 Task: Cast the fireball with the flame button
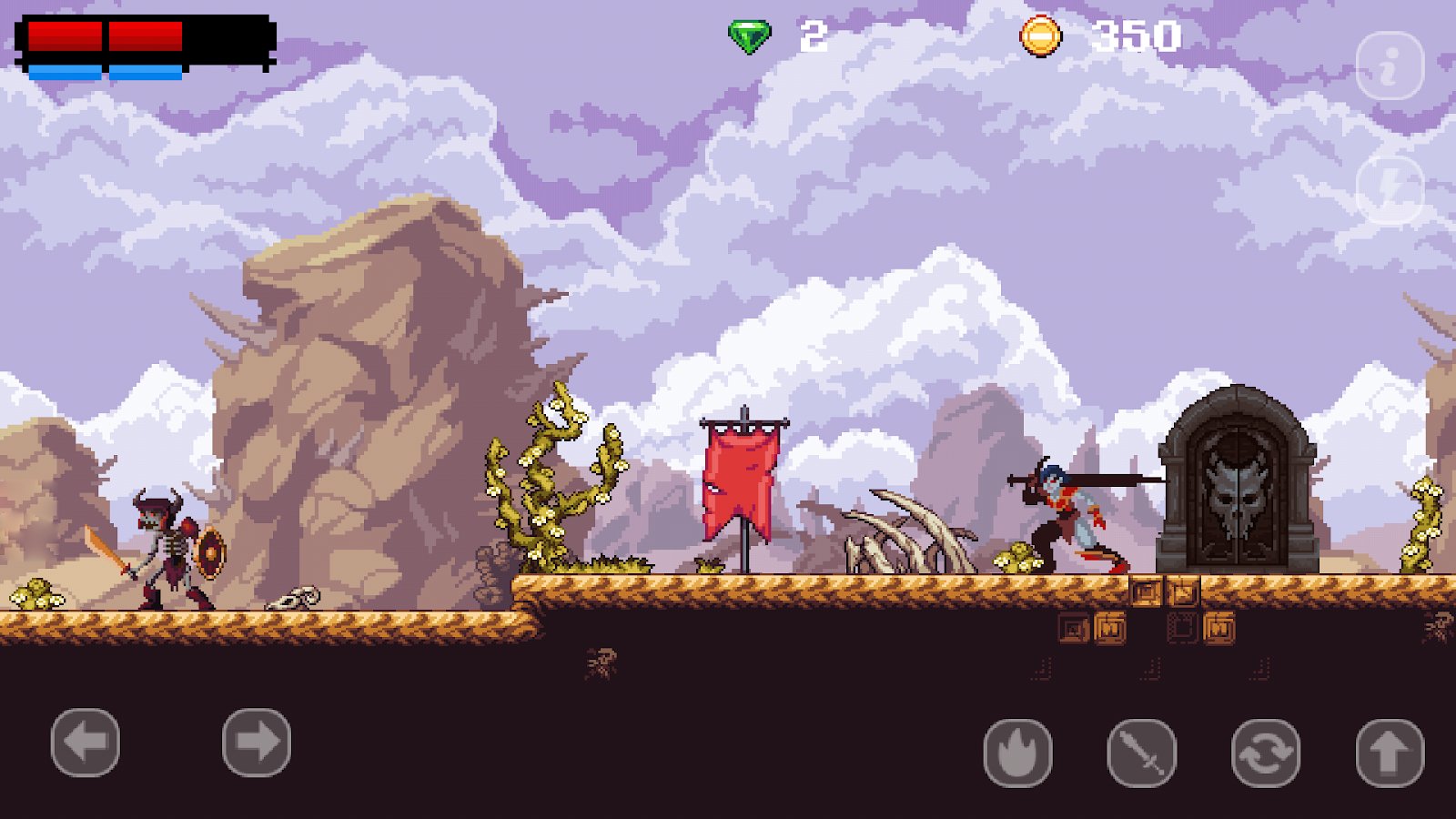tap(1018, 753)
